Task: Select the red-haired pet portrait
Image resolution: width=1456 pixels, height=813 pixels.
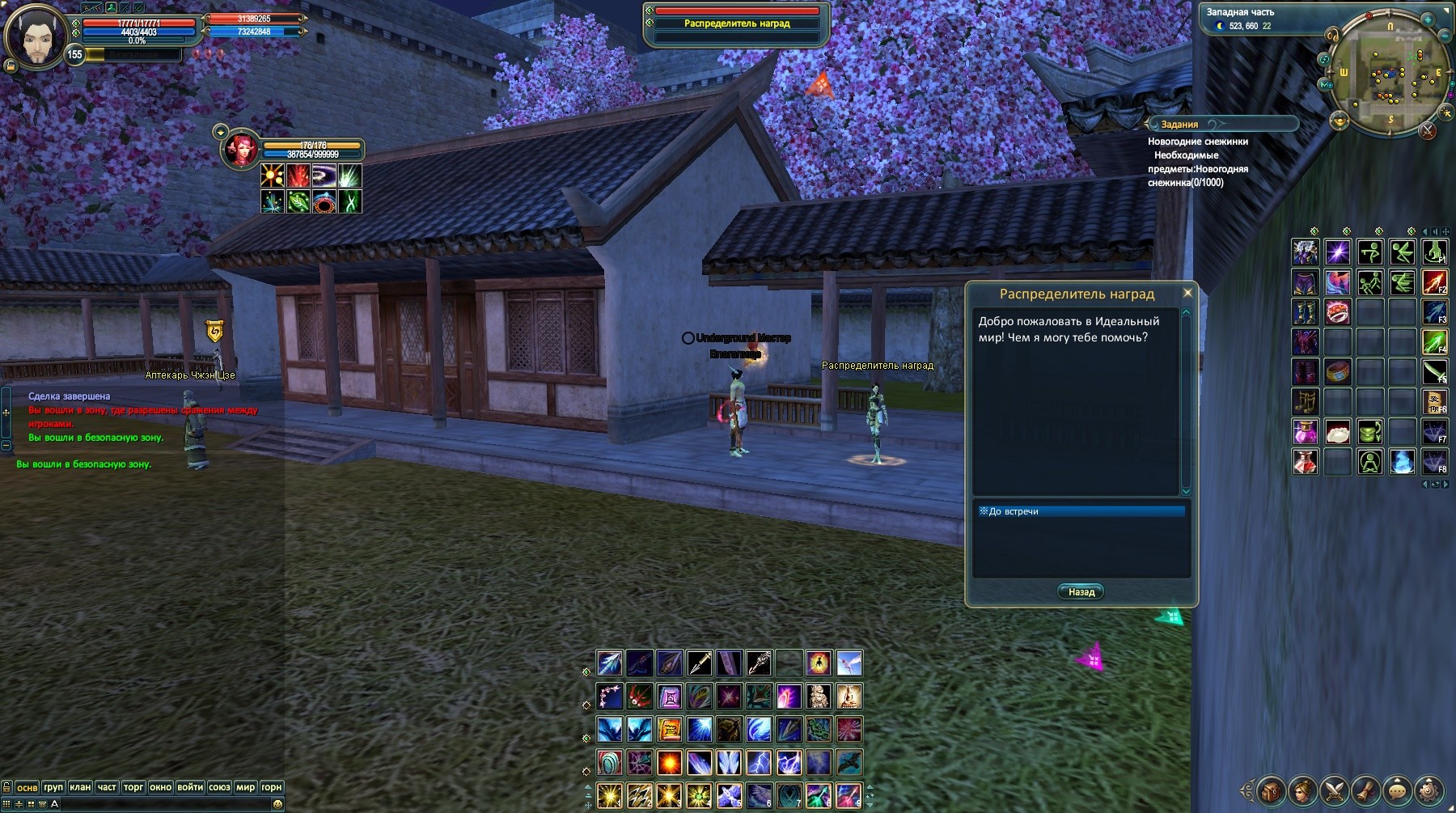Action: coord(241,151)
